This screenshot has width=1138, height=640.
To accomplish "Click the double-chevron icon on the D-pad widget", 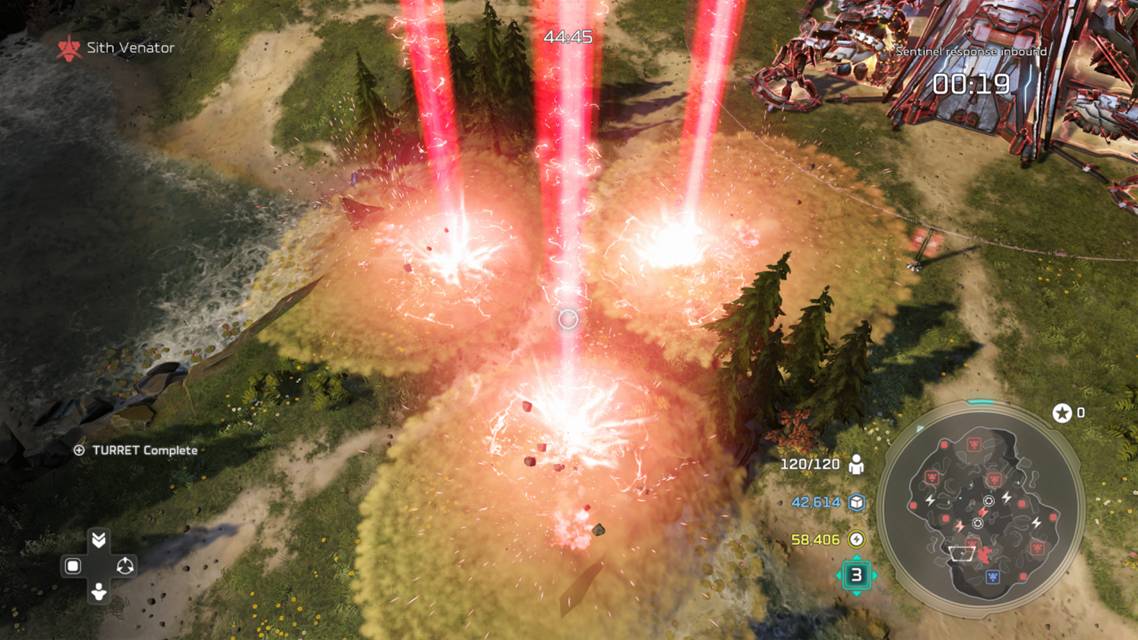I will [x=98, y=541].
